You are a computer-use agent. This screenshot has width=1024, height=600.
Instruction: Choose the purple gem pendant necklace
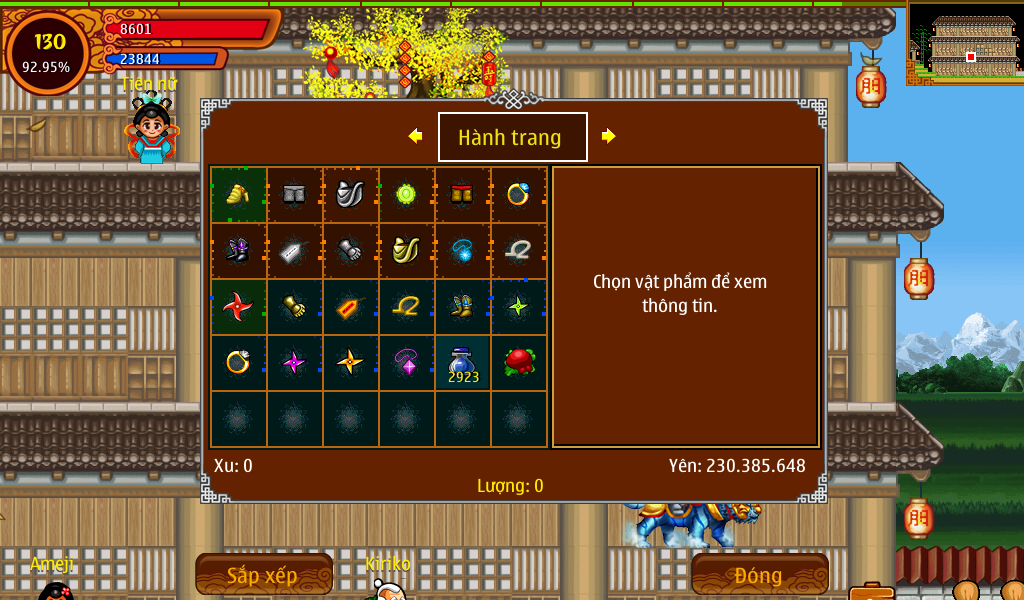click(x=406, y=362)
